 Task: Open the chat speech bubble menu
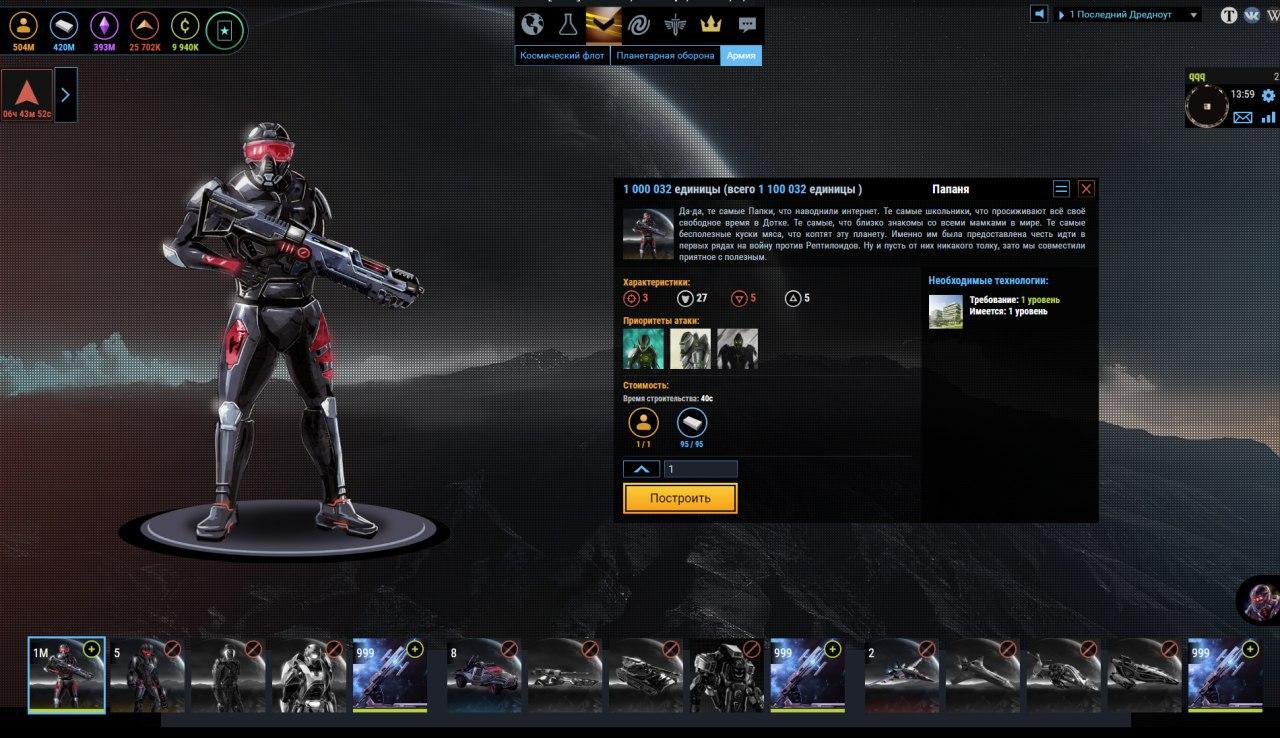click(x=747, y=24)
